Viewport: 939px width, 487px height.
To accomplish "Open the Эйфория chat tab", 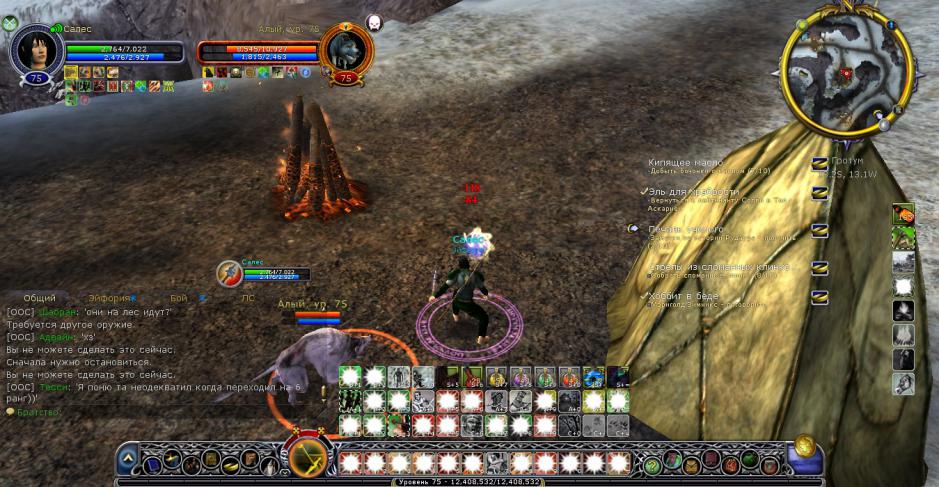I will pos(109,298).
